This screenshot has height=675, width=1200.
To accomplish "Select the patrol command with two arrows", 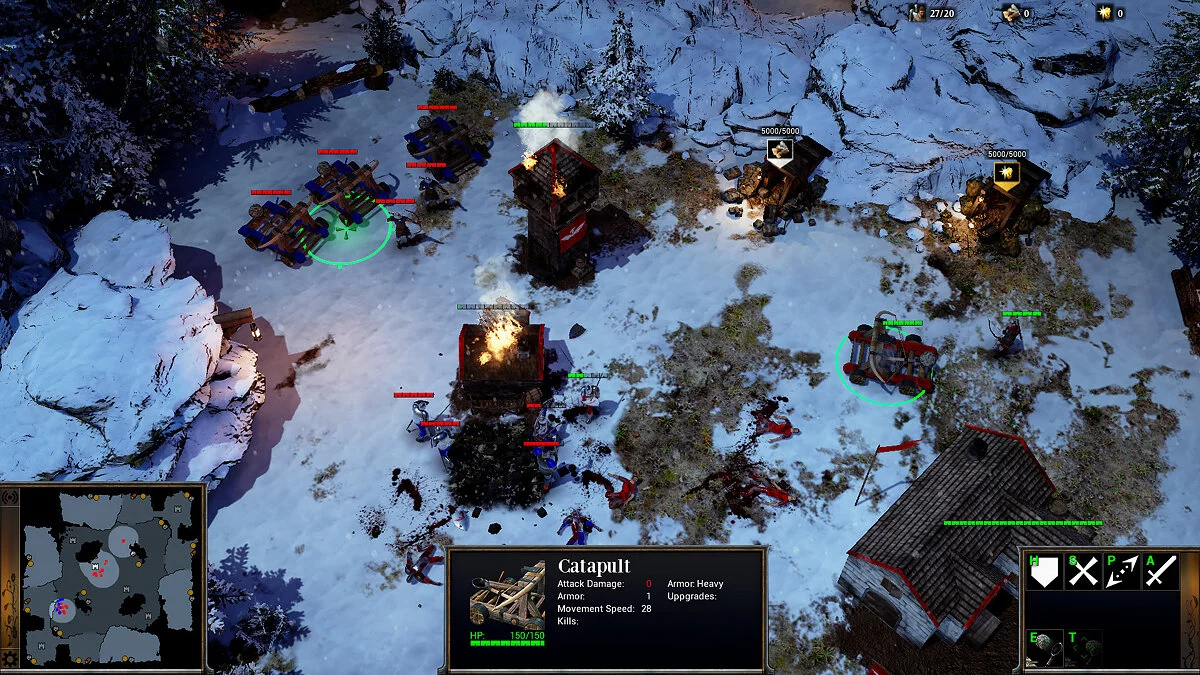I will pyautogui.click(x=1122, y=572).
